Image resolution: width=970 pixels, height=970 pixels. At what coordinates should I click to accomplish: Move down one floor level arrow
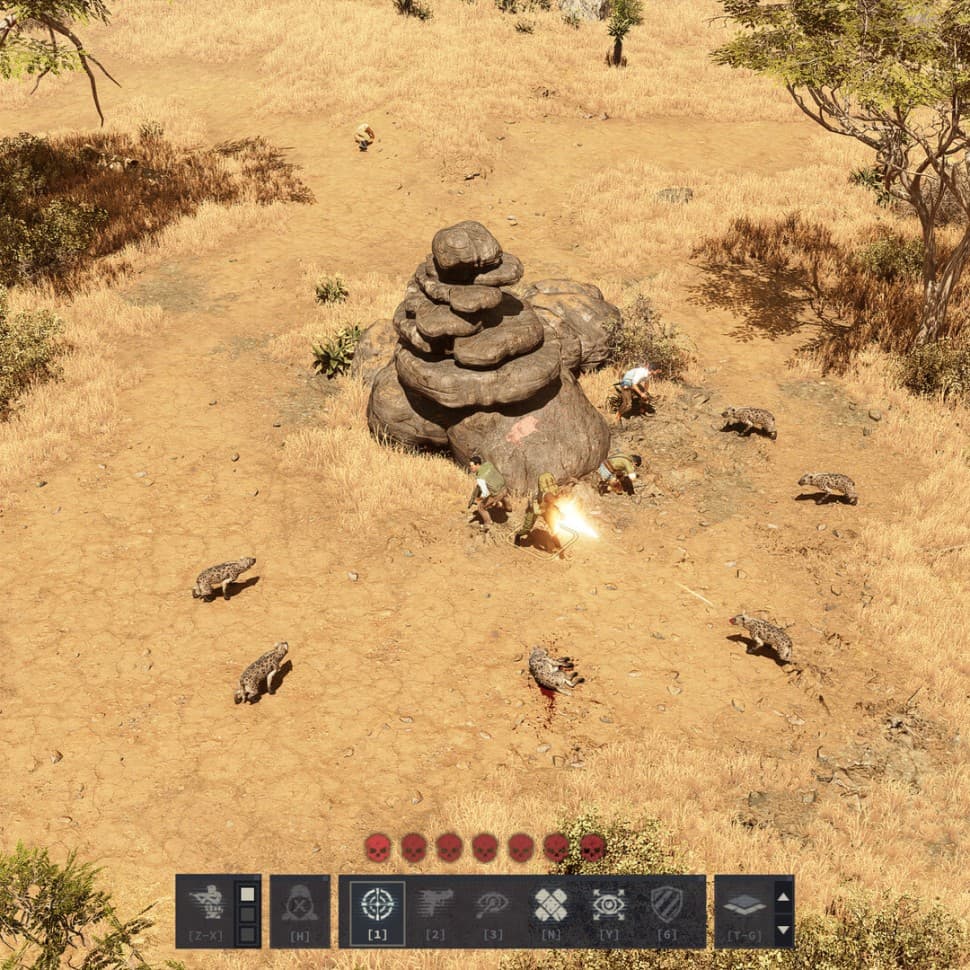pyautogui.click(x=783, y=929)
